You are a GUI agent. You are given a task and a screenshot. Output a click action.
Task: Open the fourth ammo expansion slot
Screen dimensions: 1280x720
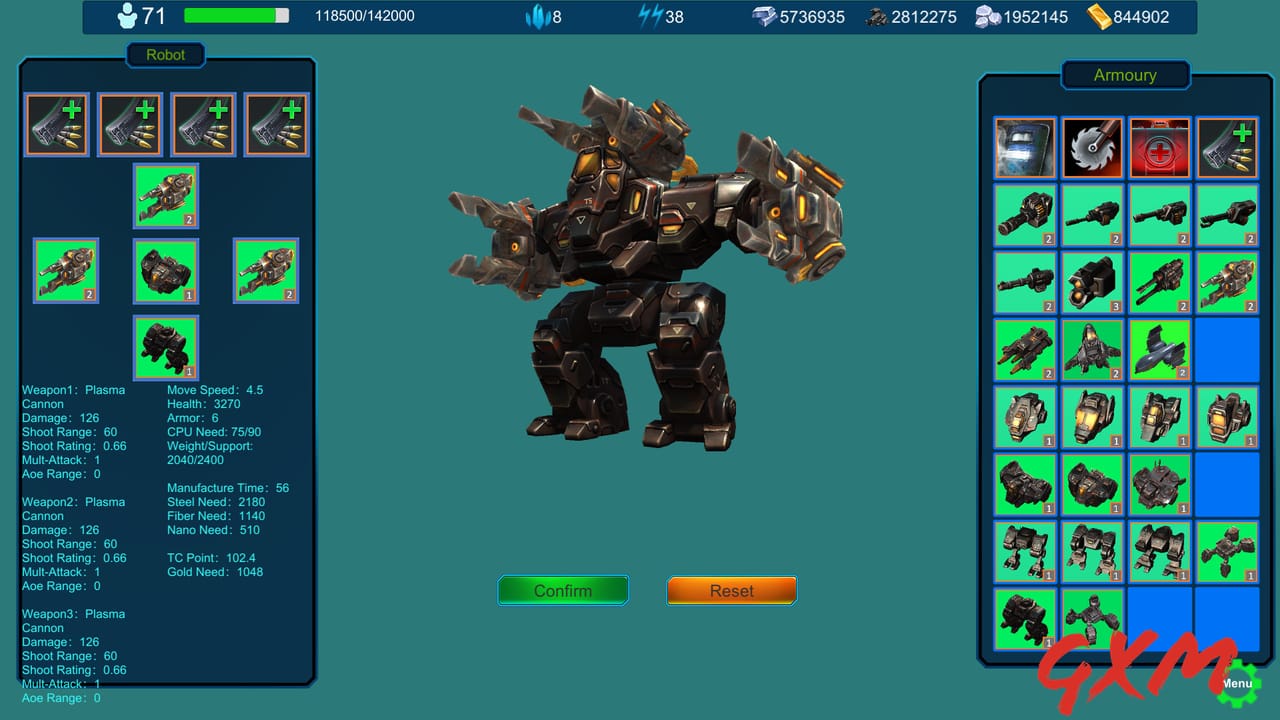click(276, 123)
